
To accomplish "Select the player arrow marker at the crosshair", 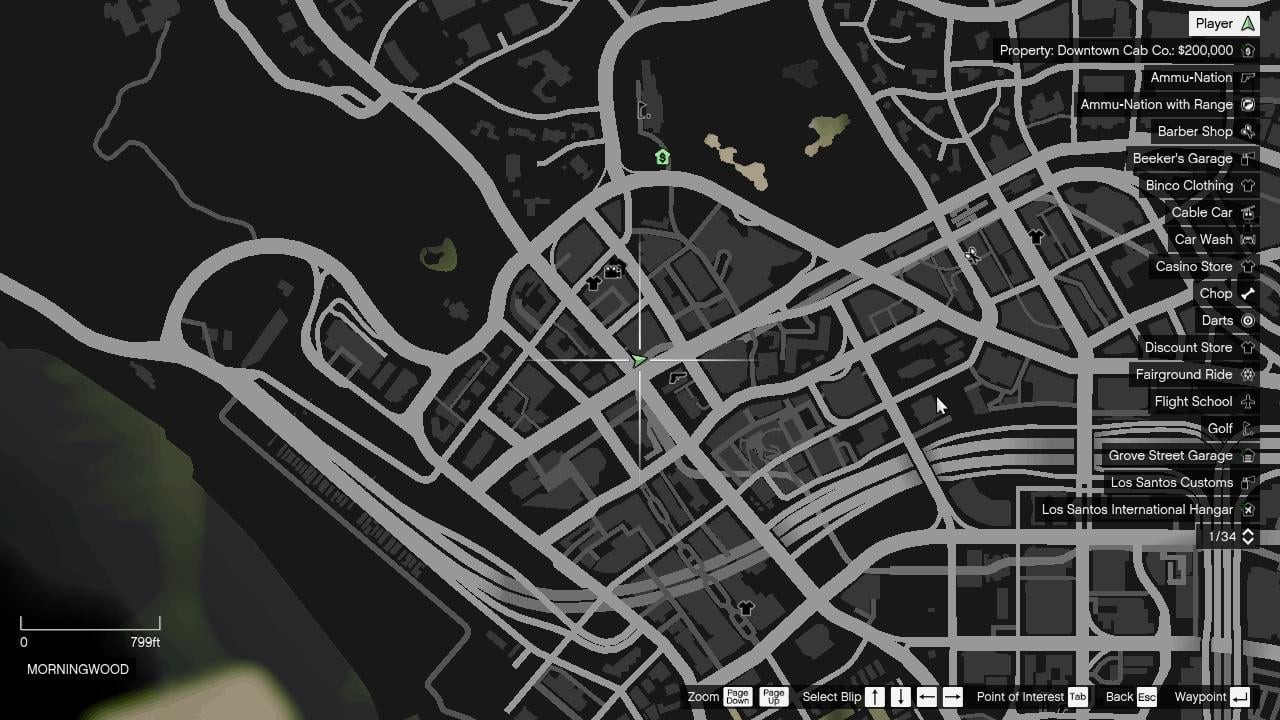I will tap(641, 359).
